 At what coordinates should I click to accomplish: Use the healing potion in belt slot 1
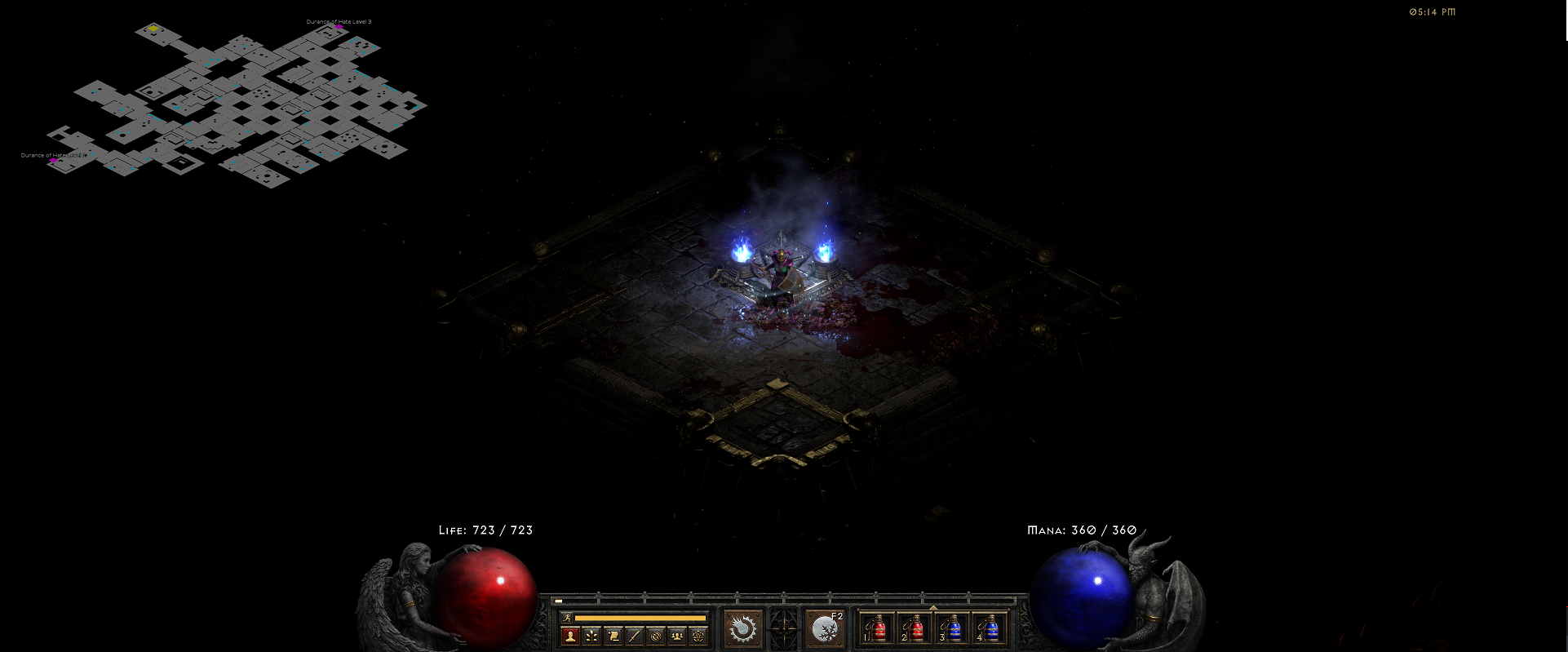click(x=878, y=629)
